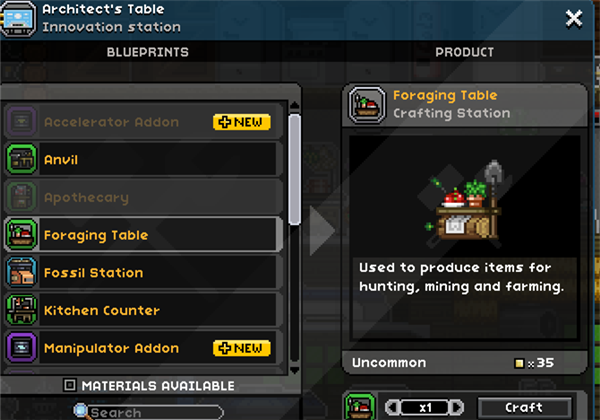
Task: Close the Architect's Table window
Action: point(574,18)
